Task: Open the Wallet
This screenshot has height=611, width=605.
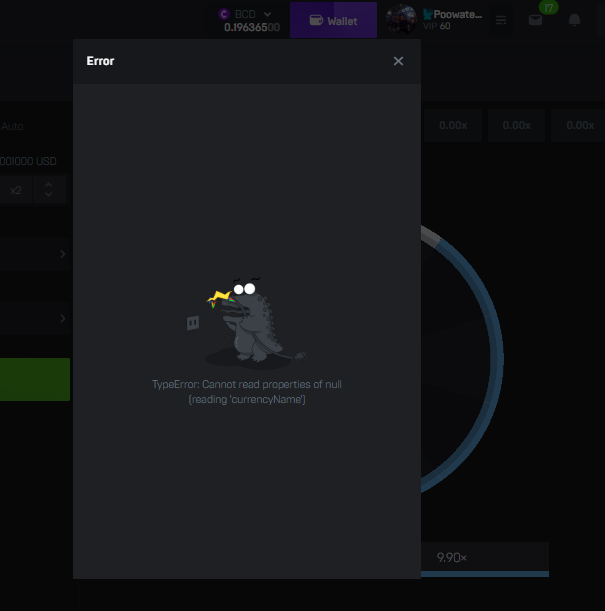Action: point(333,20)
